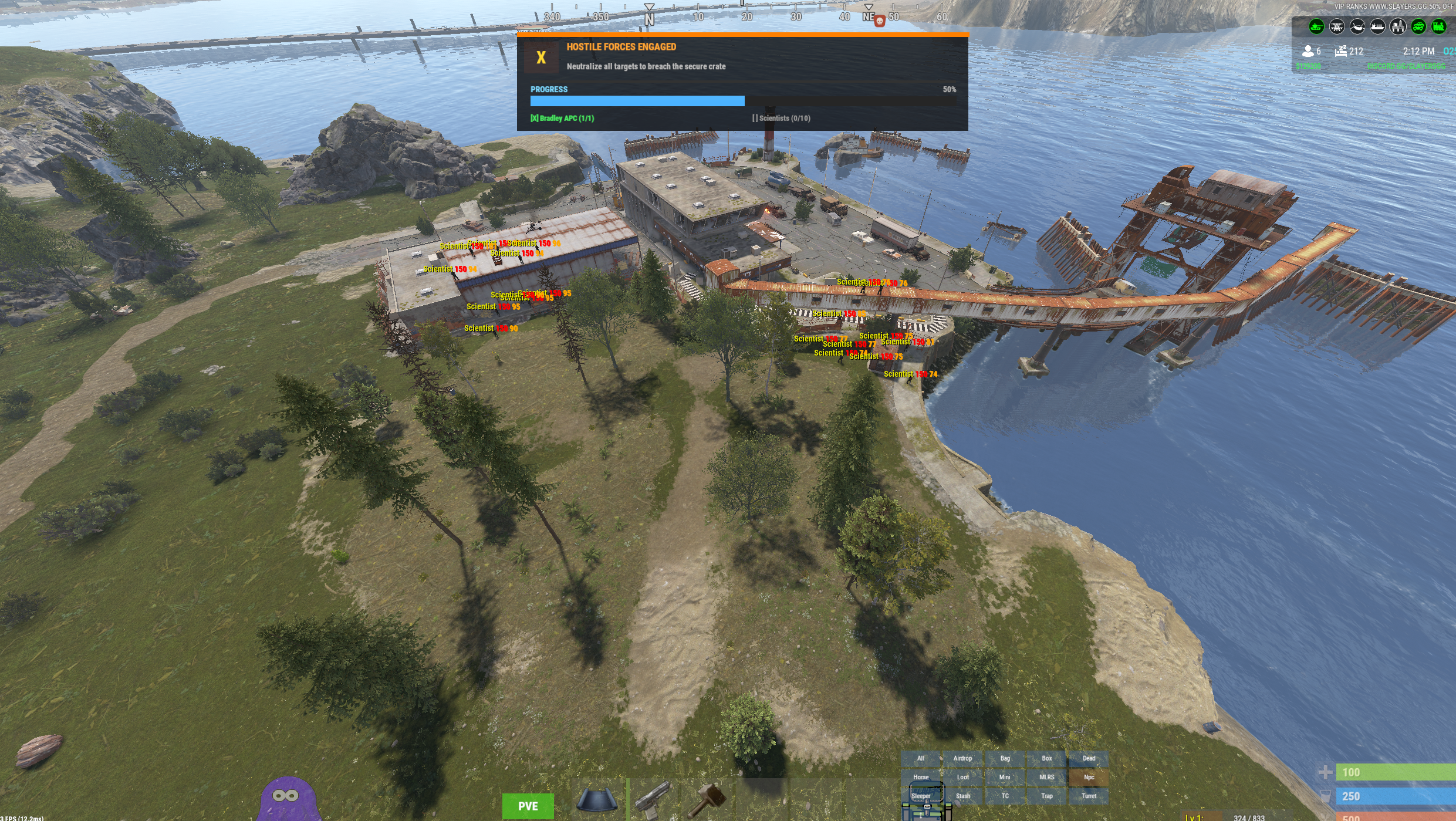Turn on the Box filter
This screenshot has height=821, width=1456.
point(1046,758)
